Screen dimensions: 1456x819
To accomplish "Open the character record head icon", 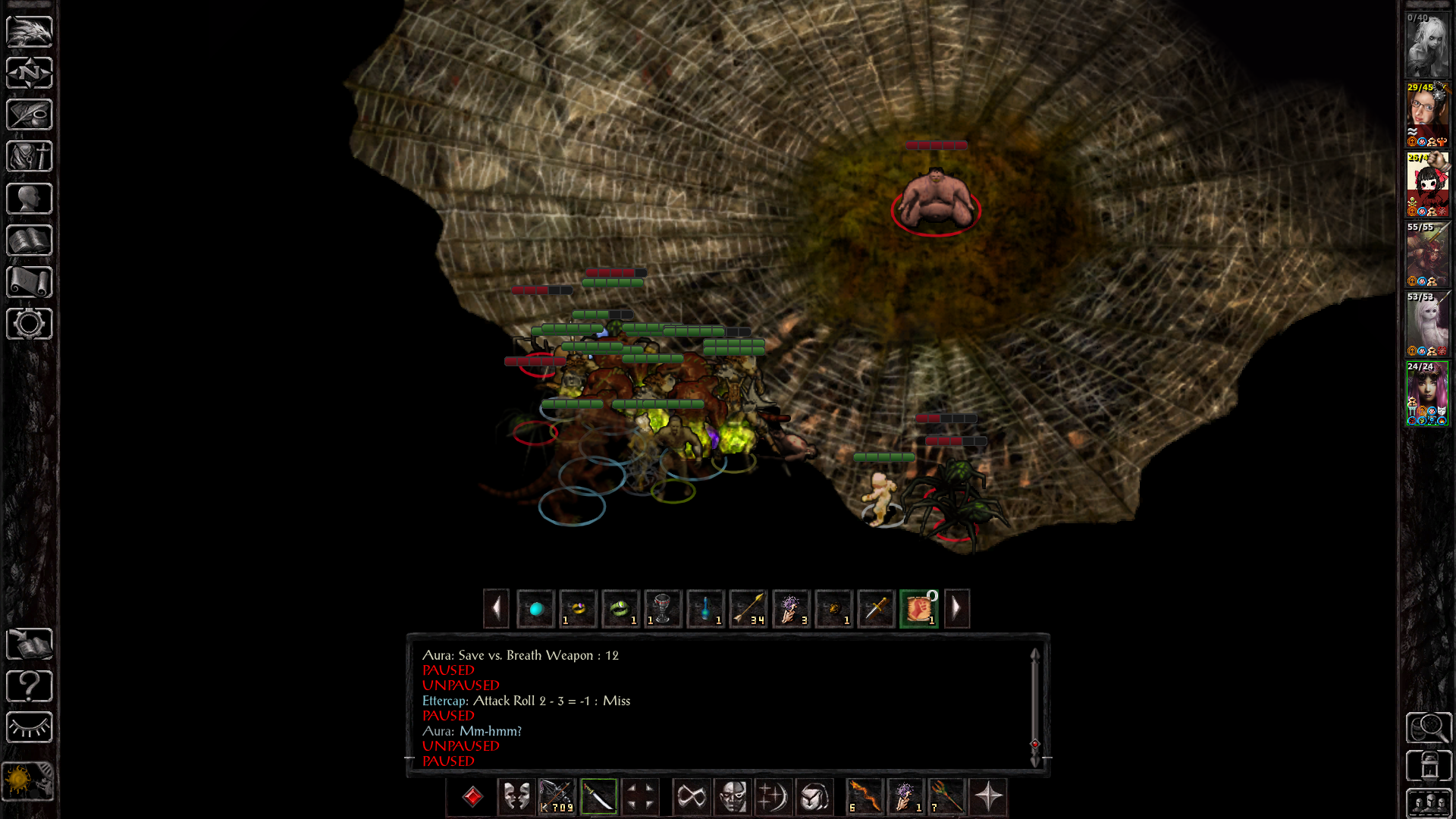I will point(29,199).
